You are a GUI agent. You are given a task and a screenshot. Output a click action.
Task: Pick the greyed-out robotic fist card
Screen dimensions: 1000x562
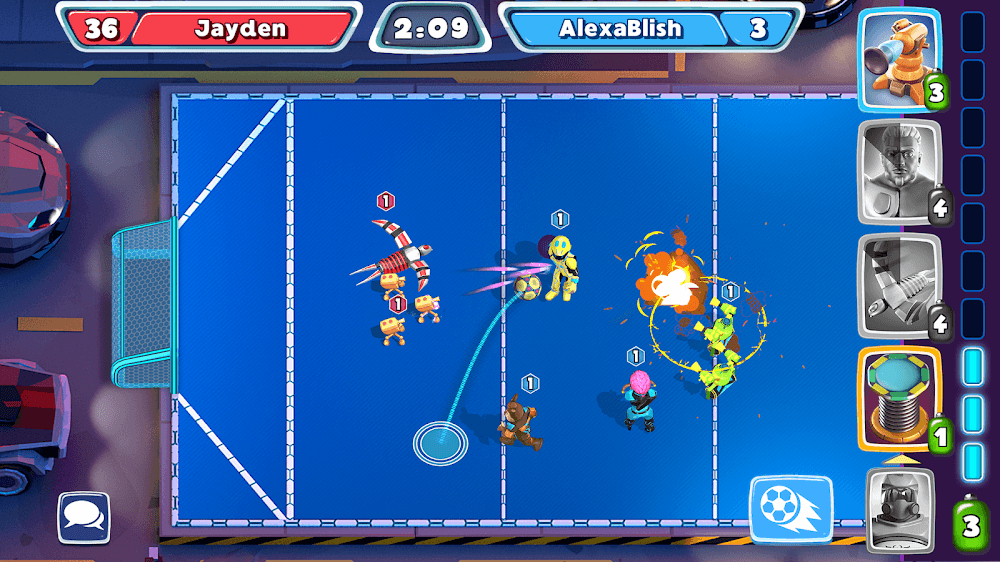pyautogui.click(x=900, y=286)
